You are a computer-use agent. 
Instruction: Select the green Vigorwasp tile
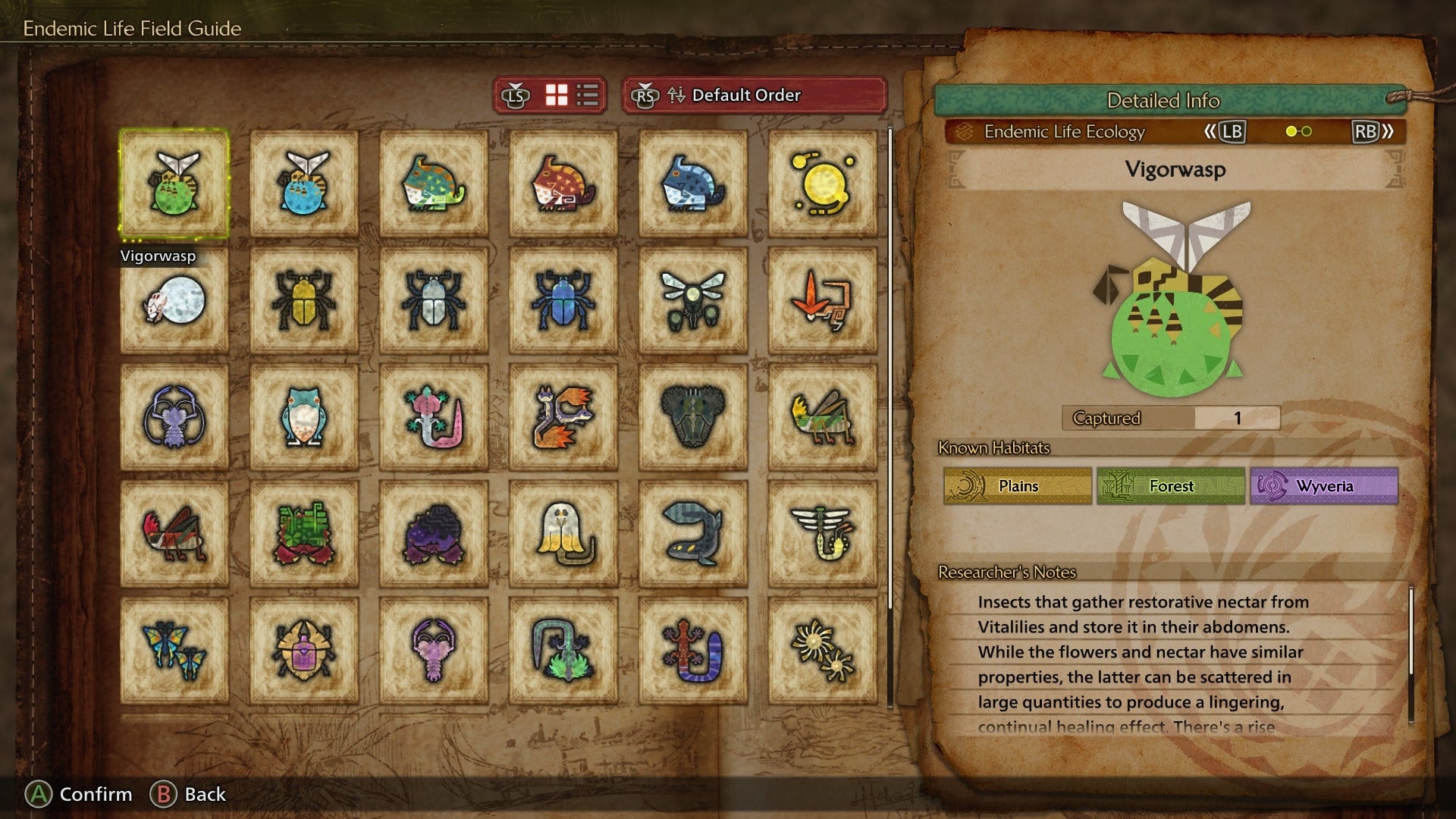click(x=174, y=184)
